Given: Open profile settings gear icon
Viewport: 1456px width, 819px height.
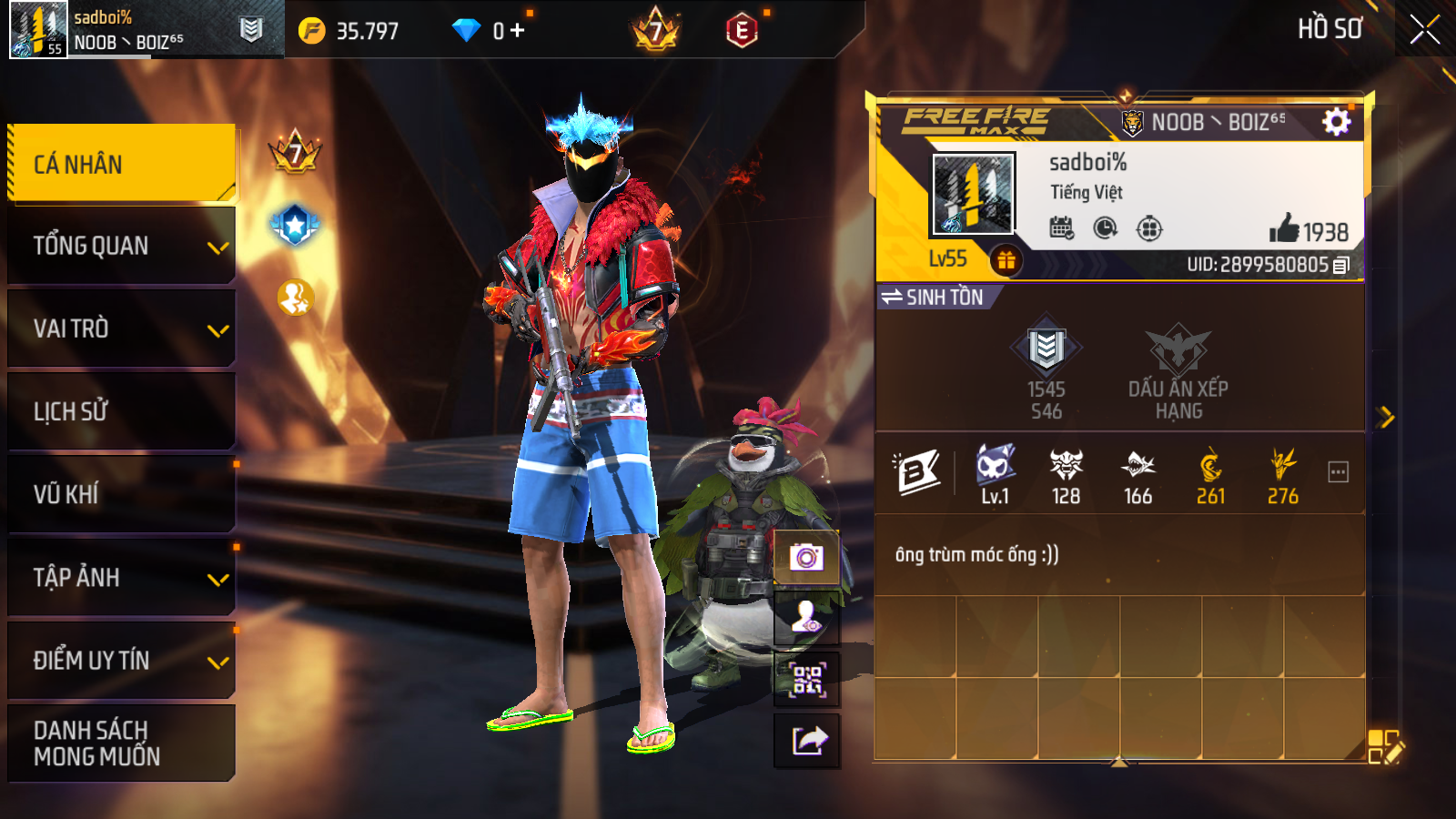Looking at the screenshot, I should 1336,121.
